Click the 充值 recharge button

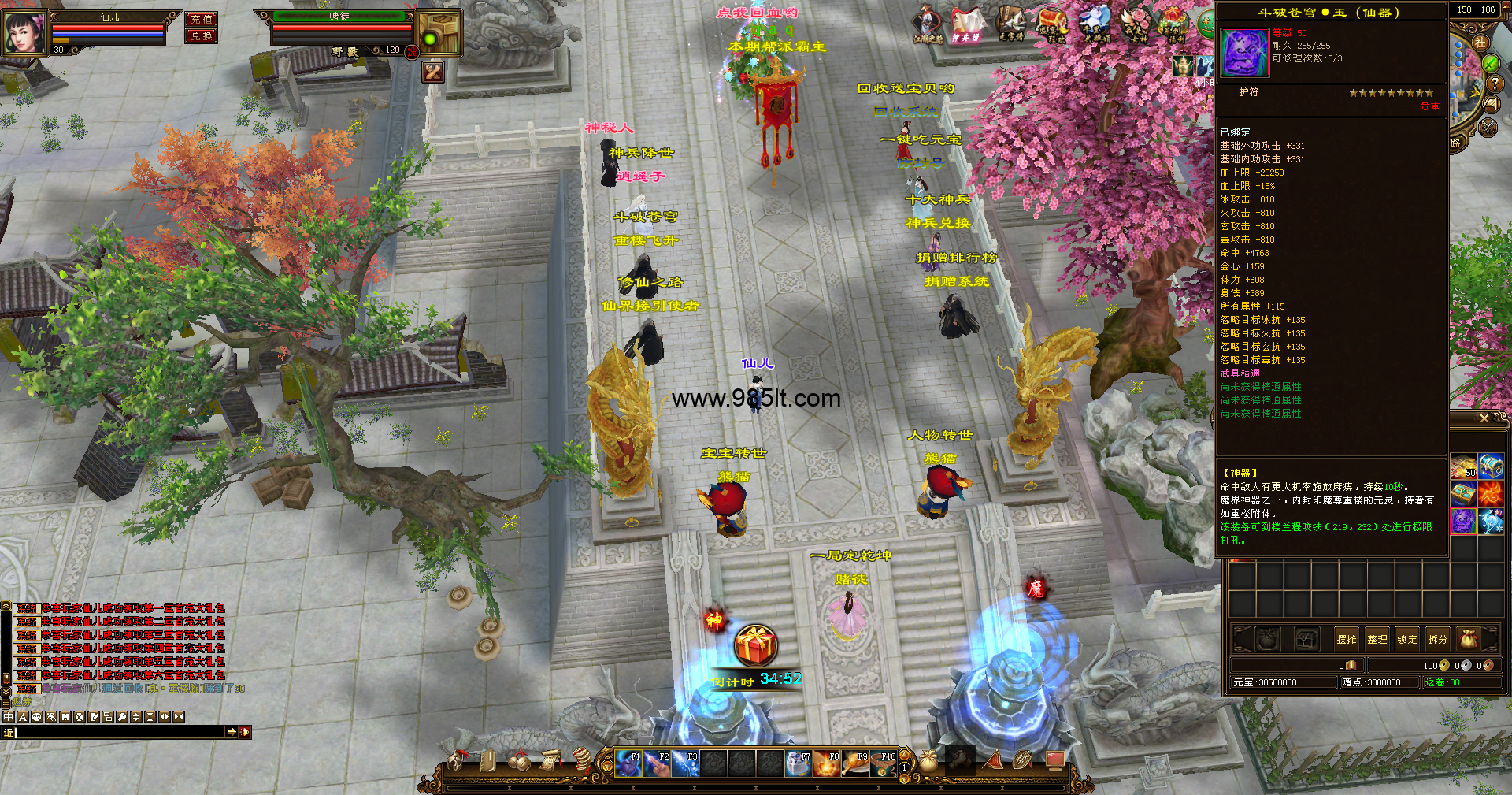(x=201, y=19)
